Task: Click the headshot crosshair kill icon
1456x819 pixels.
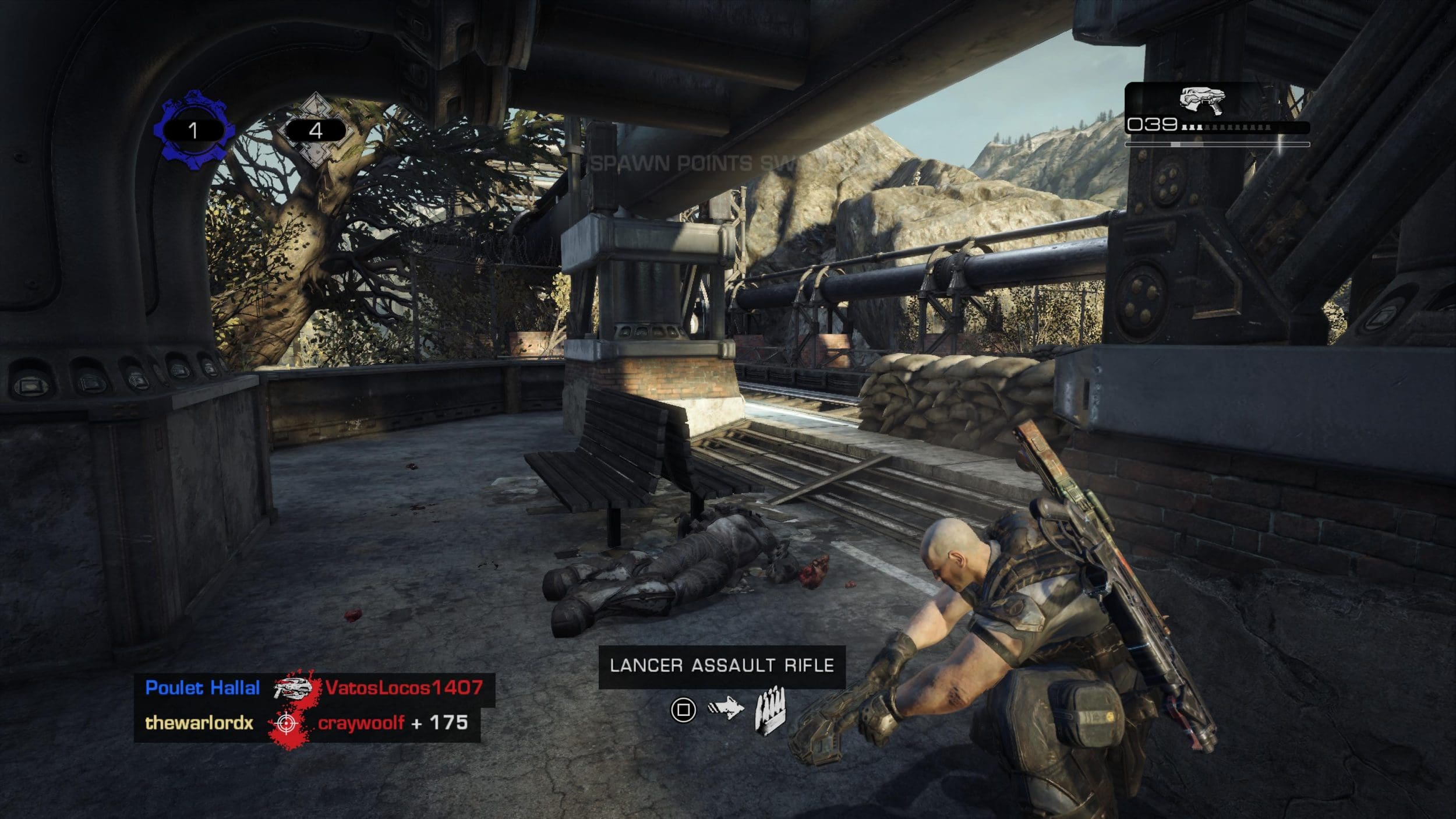Action: pyautogui.click(x=287, y=723)
